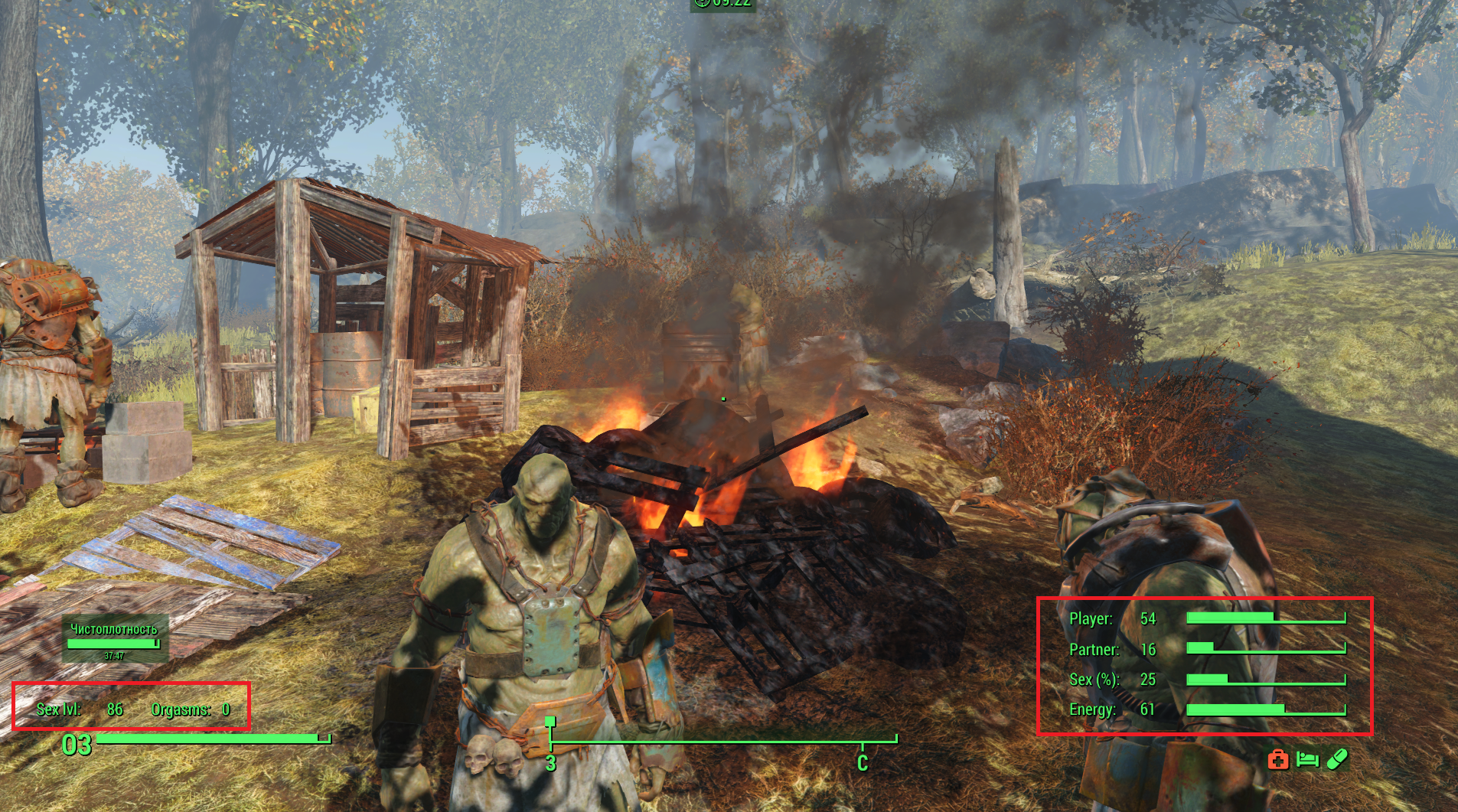1458x812 pixels.
Task: Click the green pill status icon
Action: (x=1336, y=759)
